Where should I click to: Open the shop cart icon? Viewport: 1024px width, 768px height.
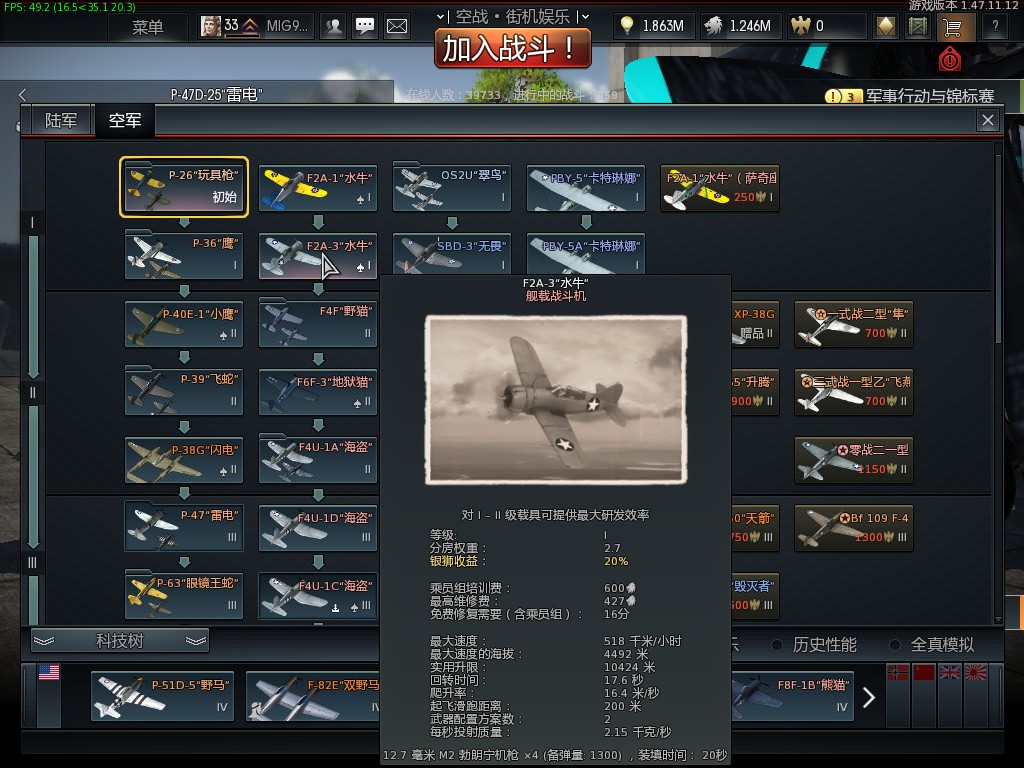pyautogui.click(x=950, y=27)
